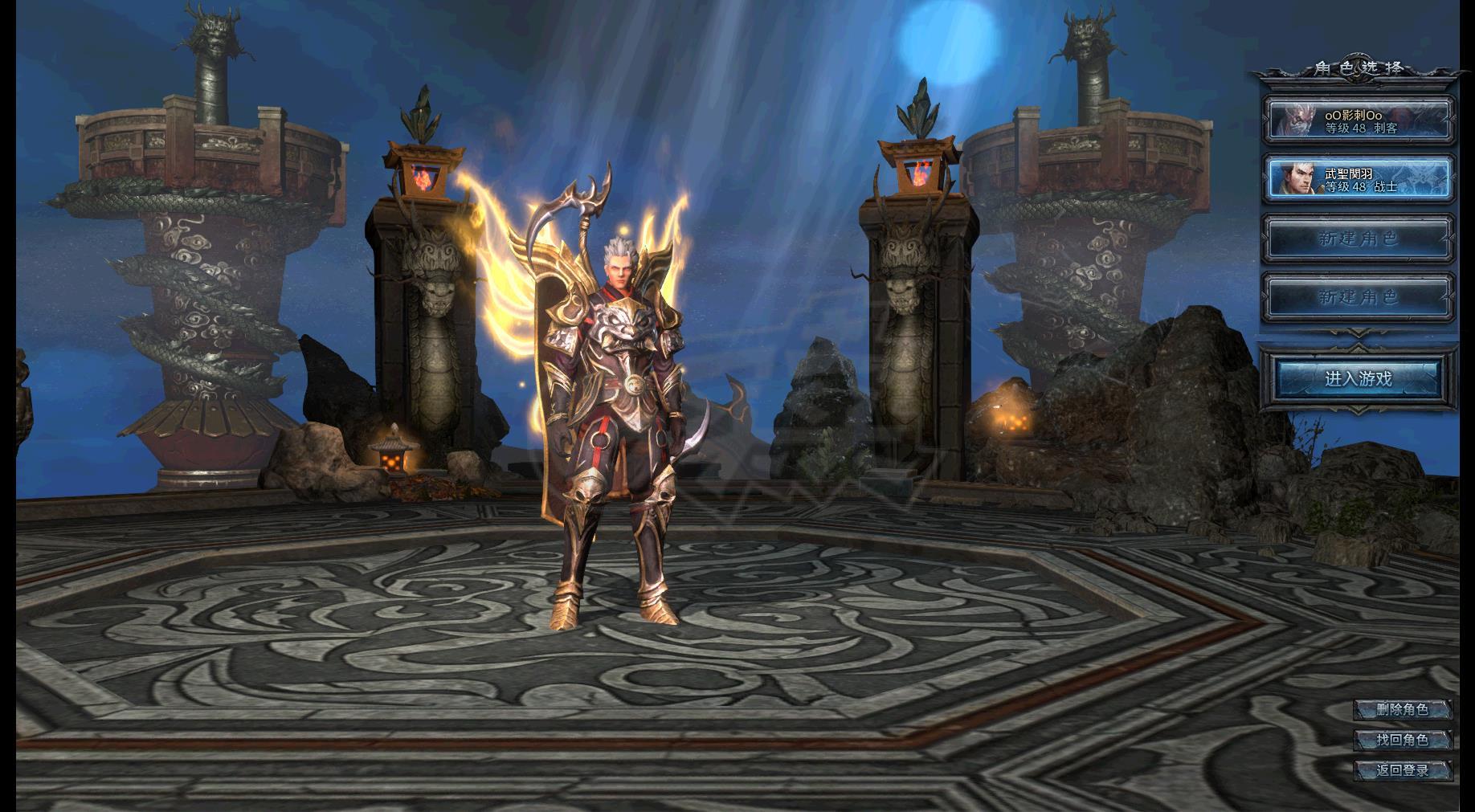Select the 武聖関羽 warrior character
This screenshot has width=1475, height=812.
point(1359,179)
